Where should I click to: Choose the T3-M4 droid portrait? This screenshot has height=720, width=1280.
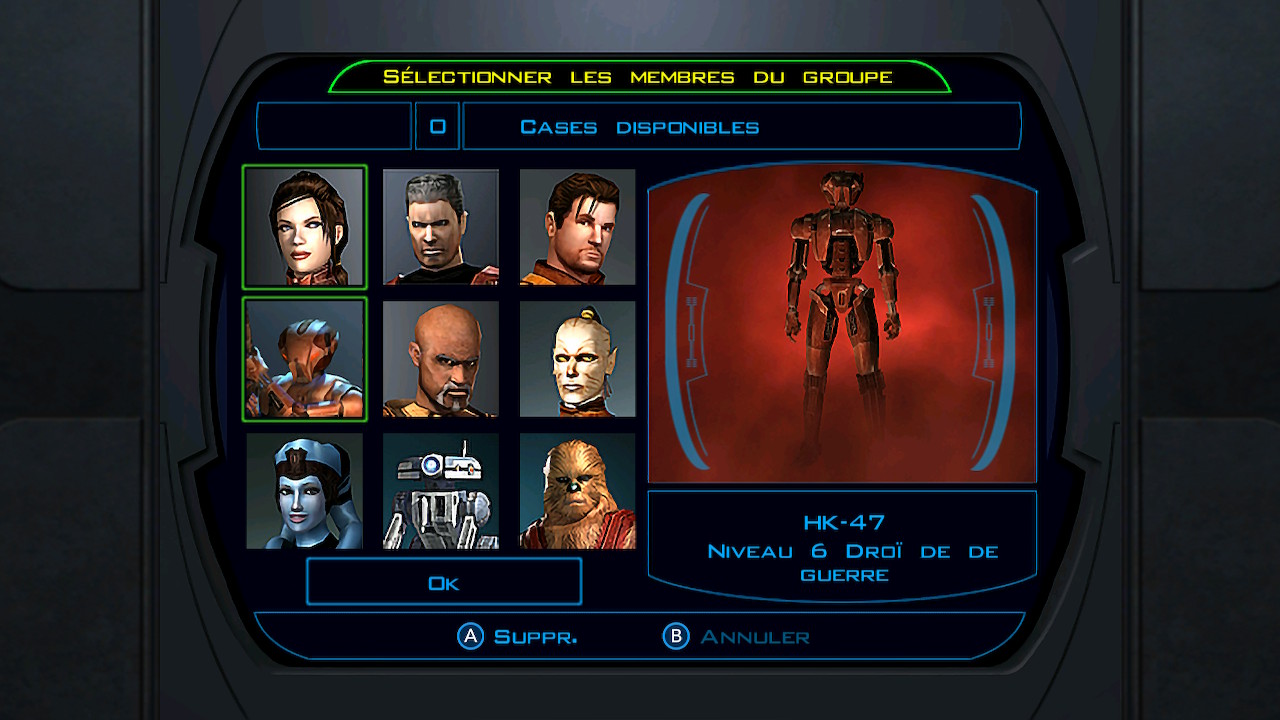click(x=440, y=491)
